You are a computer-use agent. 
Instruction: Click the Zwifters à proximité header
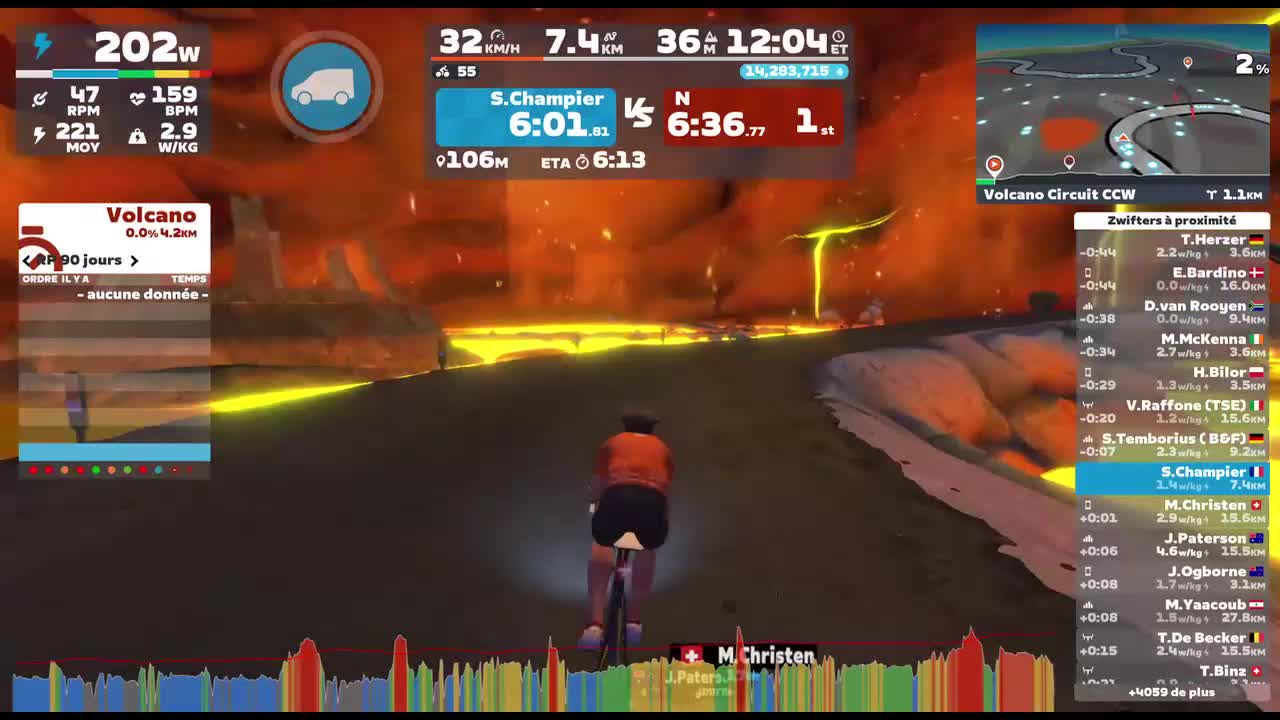(1171, 221)
